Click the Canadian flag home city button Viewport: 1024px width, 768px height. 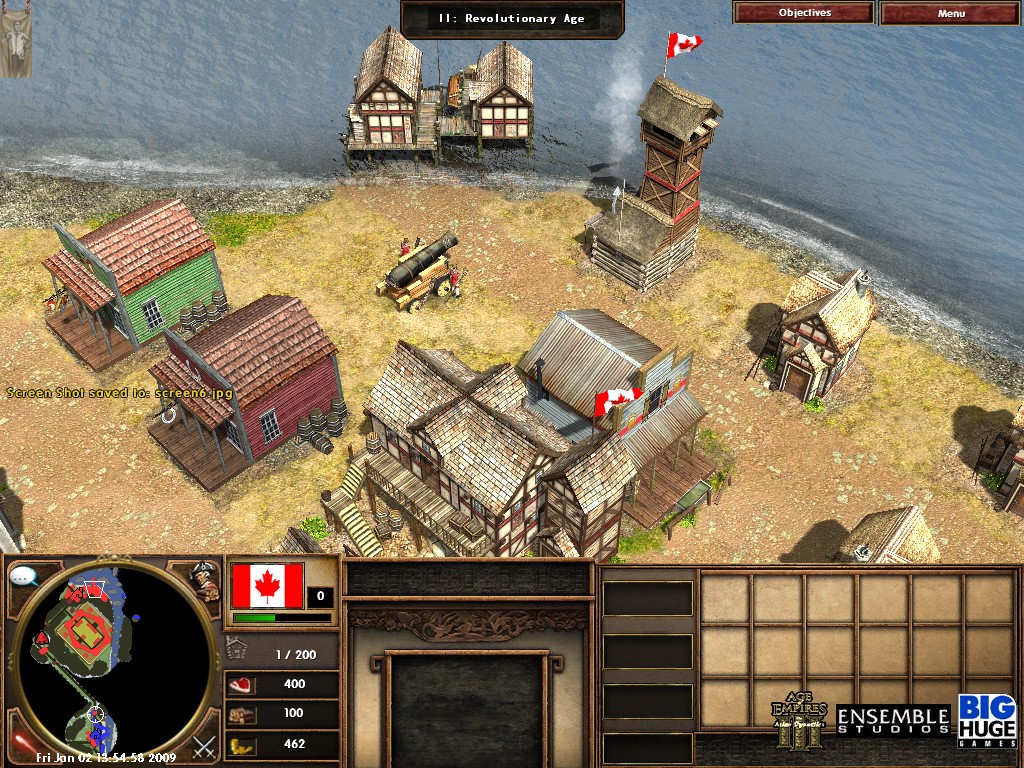(267, 585)
